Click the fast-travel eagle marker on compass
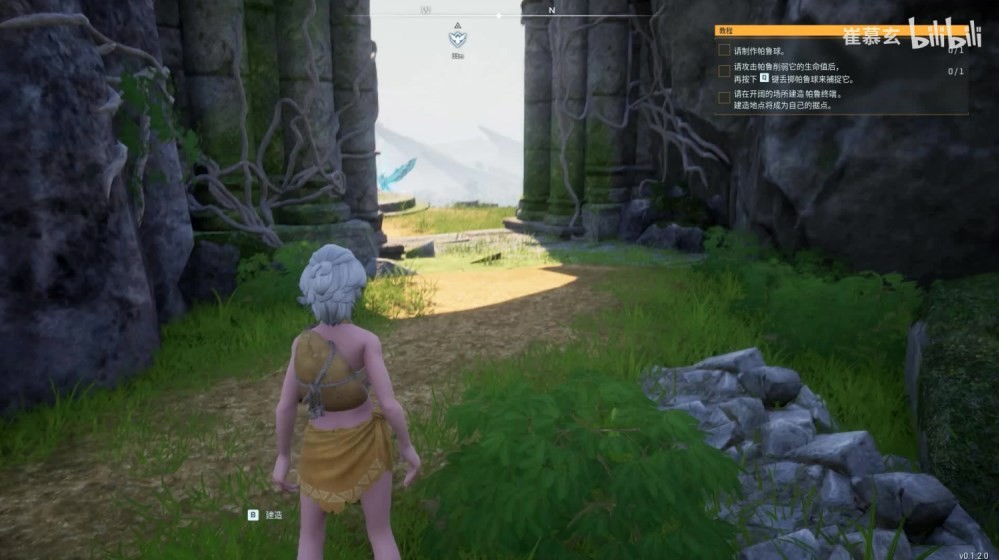 tap(457, 38)
